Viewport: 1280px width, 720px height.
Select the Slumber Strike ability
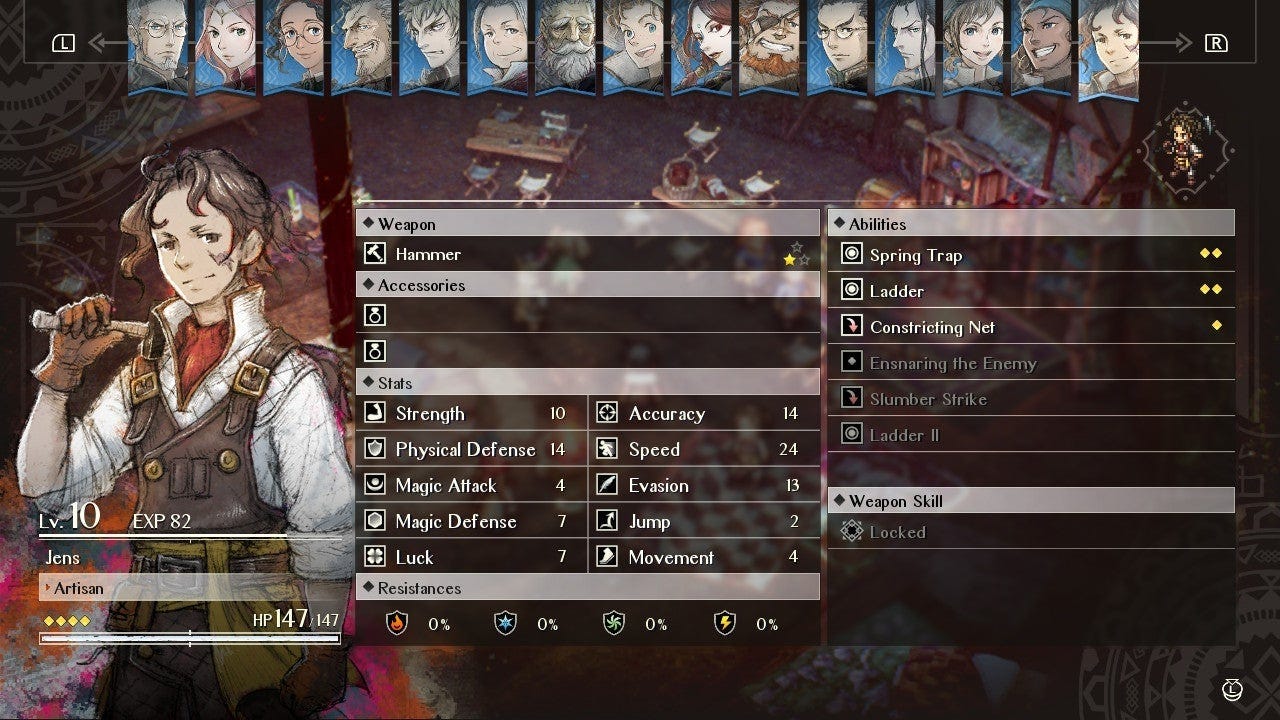point(1030,399)
